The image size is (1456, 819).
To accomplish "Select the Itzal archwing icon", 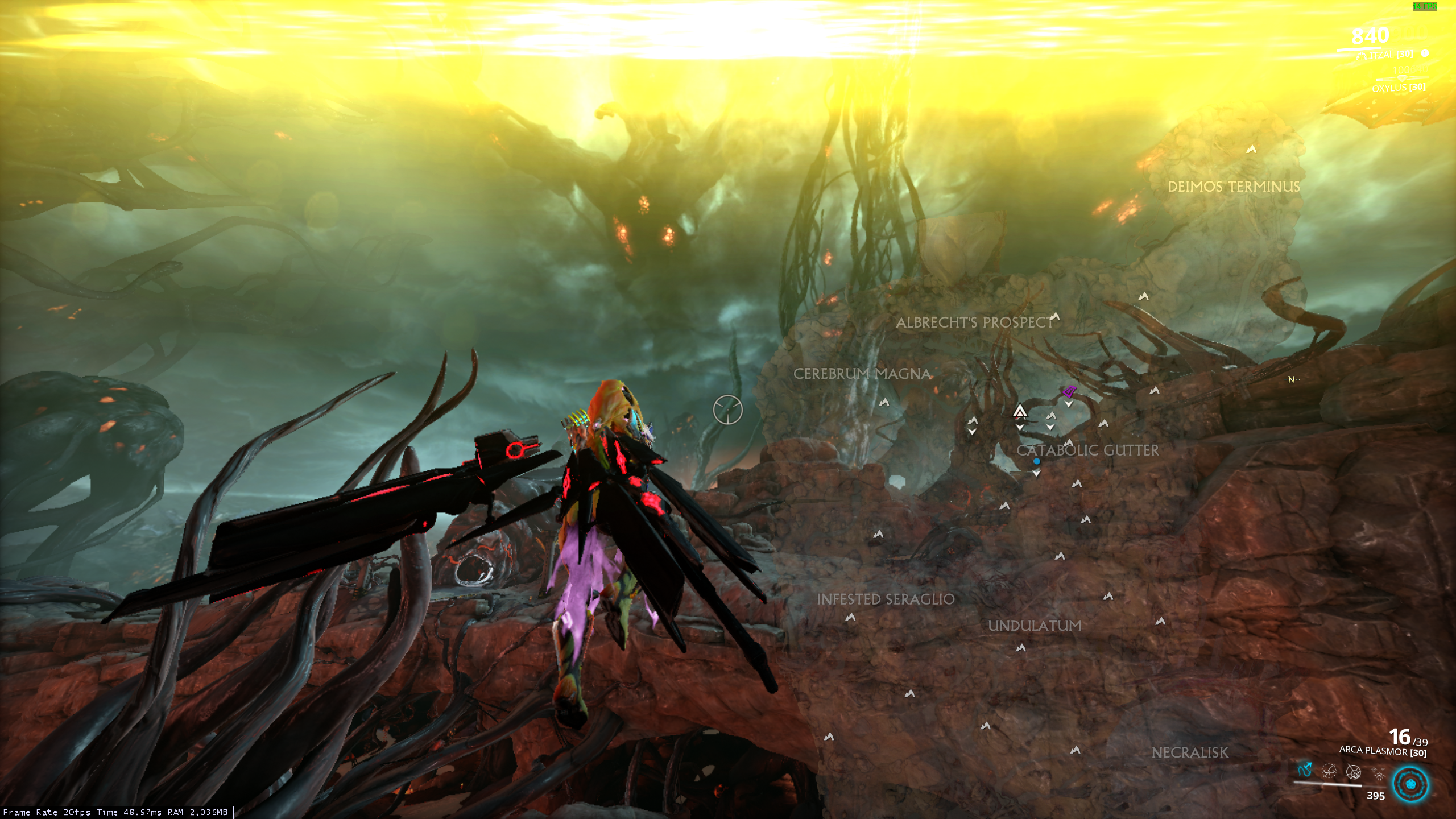I will pyautogui.click(x=1360, y=56).
